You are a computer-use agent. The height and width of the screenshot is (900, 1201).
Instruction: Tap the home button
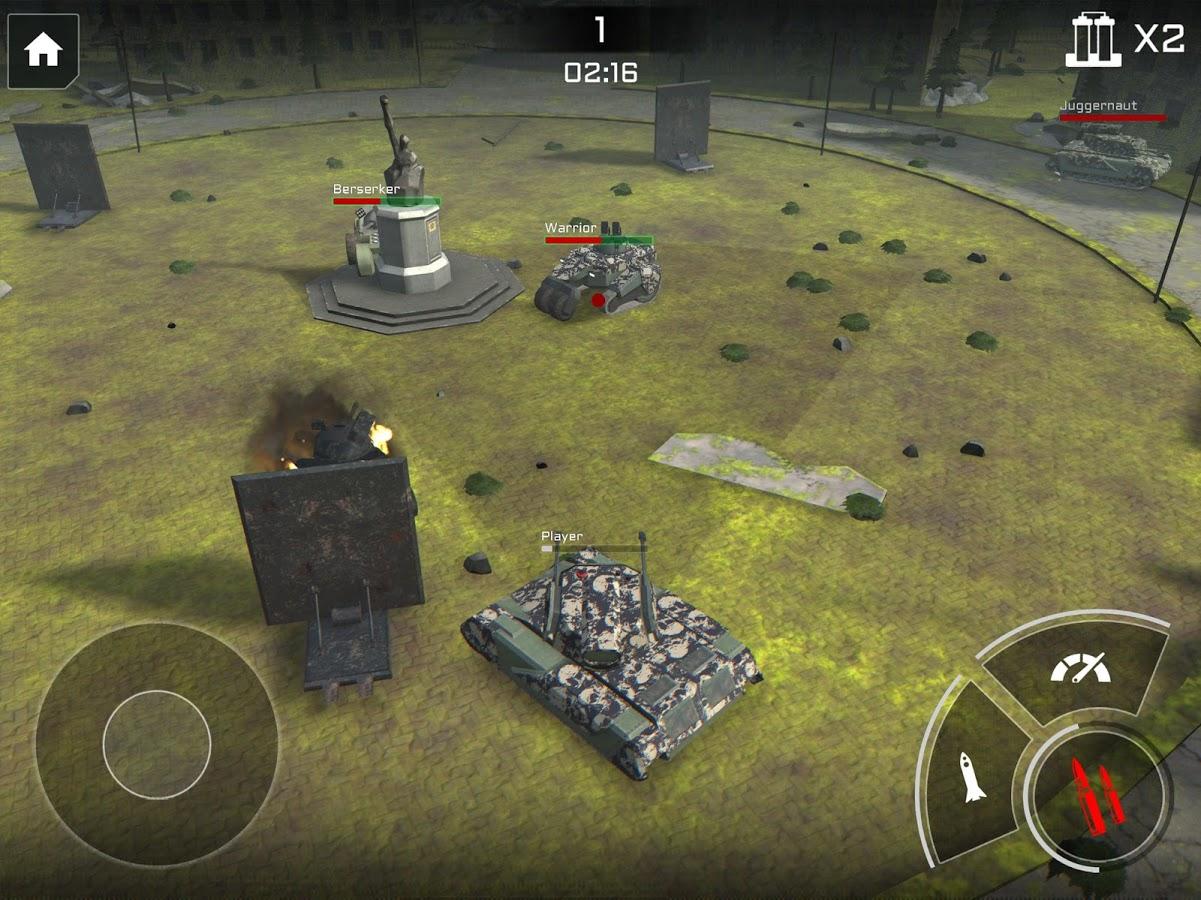43,51
